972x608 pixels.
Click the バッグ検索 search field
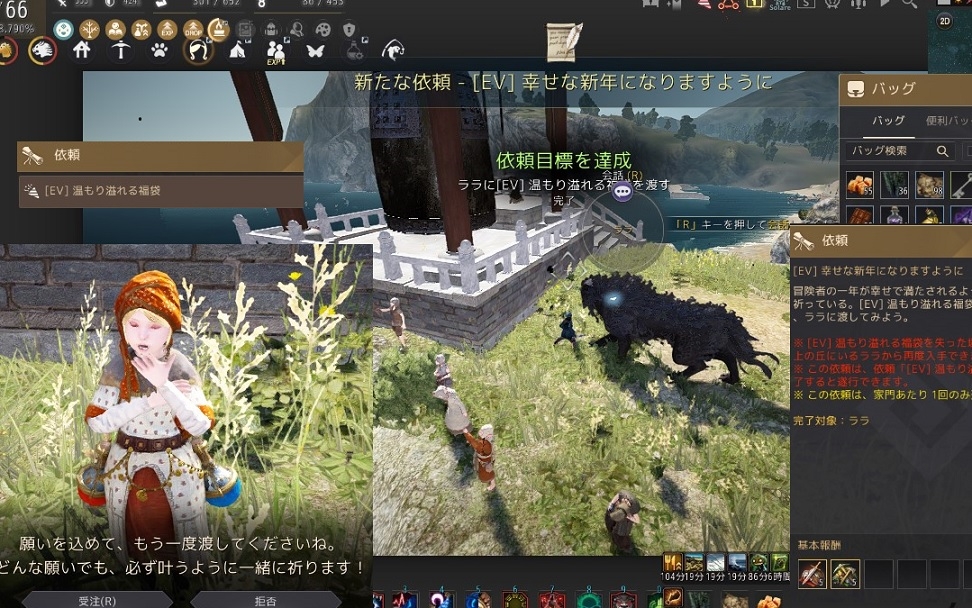[x=890, y=151]
